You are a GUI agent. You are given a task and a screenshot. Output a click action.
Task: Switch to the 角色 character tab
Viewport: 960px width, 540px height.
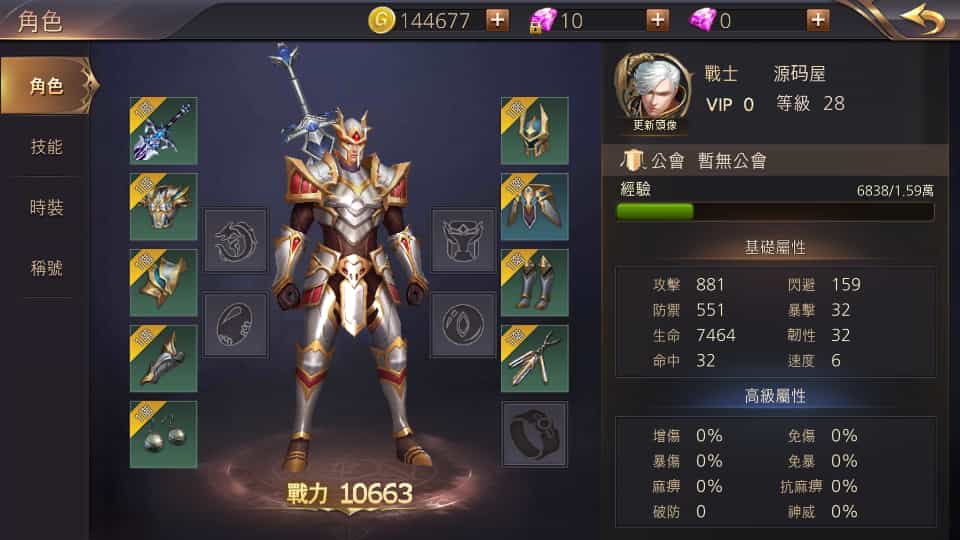47,86
